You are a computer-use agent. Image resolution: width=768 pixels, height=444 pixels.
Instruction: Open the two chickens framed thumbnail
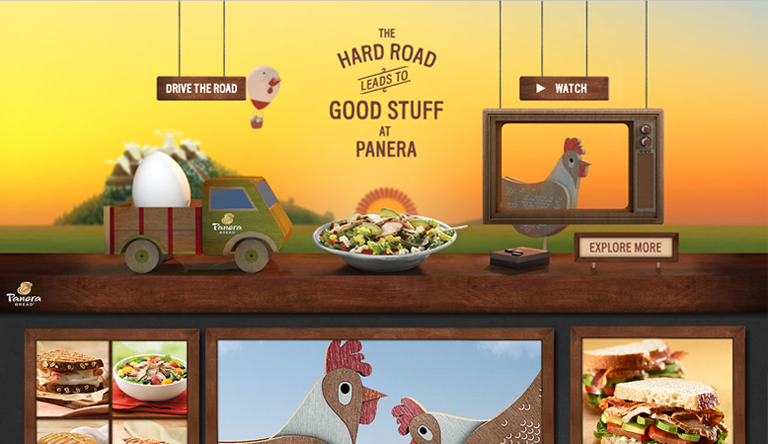point(379,390)
